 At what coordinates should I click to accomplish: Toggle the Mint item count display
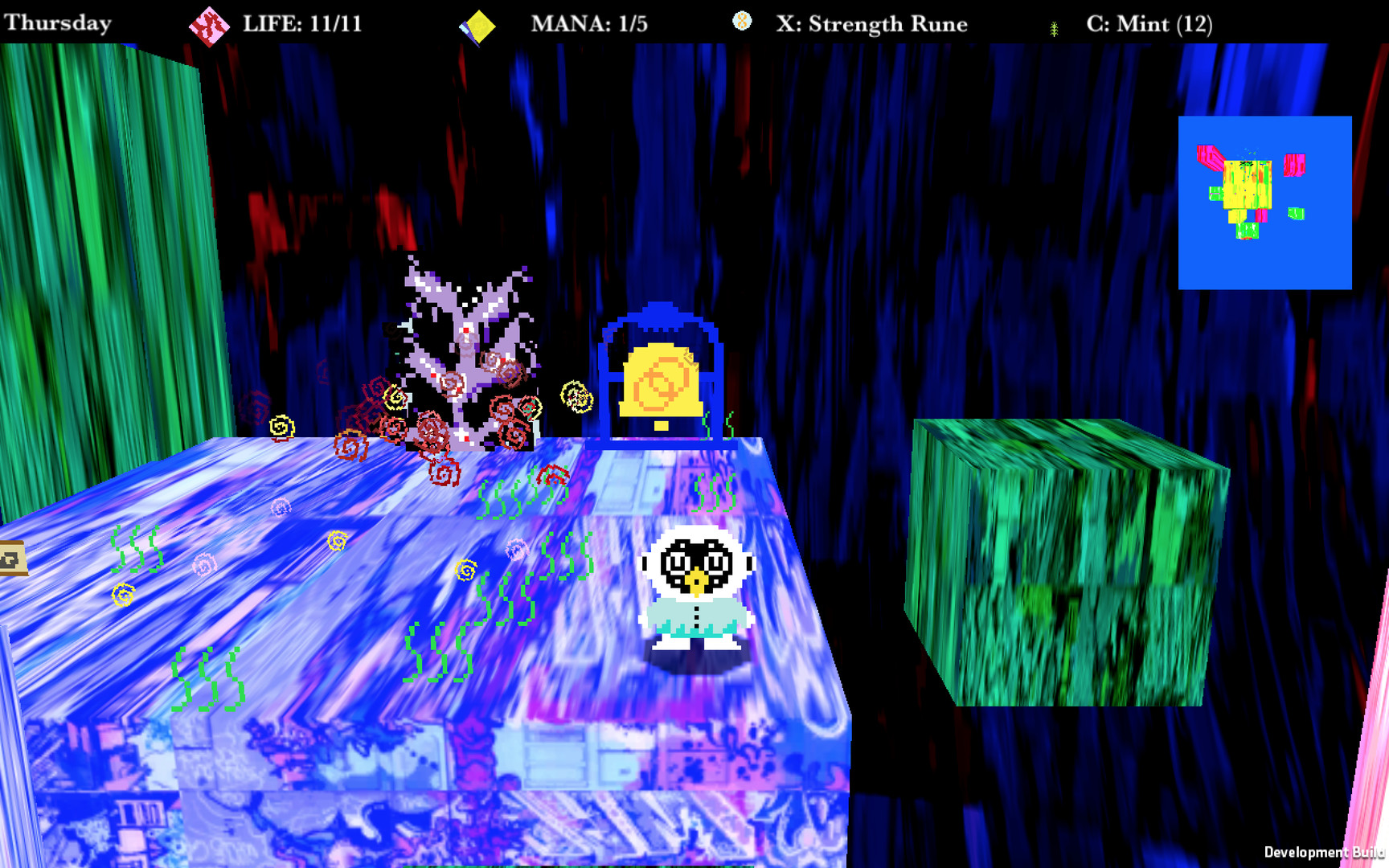tap(1149, 24)
